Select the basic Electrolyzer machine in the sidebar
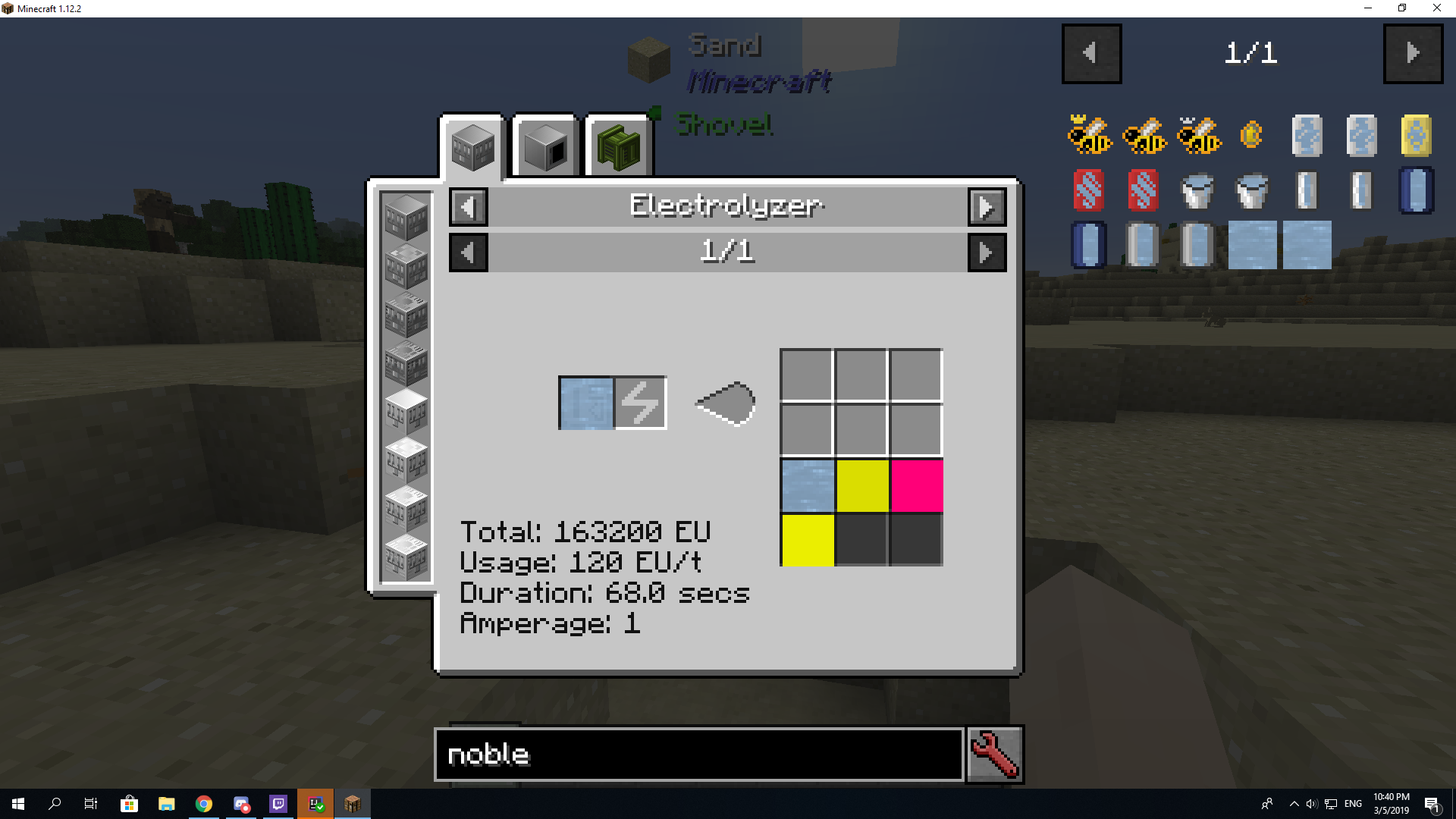Screen dimensions: 1456x819 tap(406, 215)
